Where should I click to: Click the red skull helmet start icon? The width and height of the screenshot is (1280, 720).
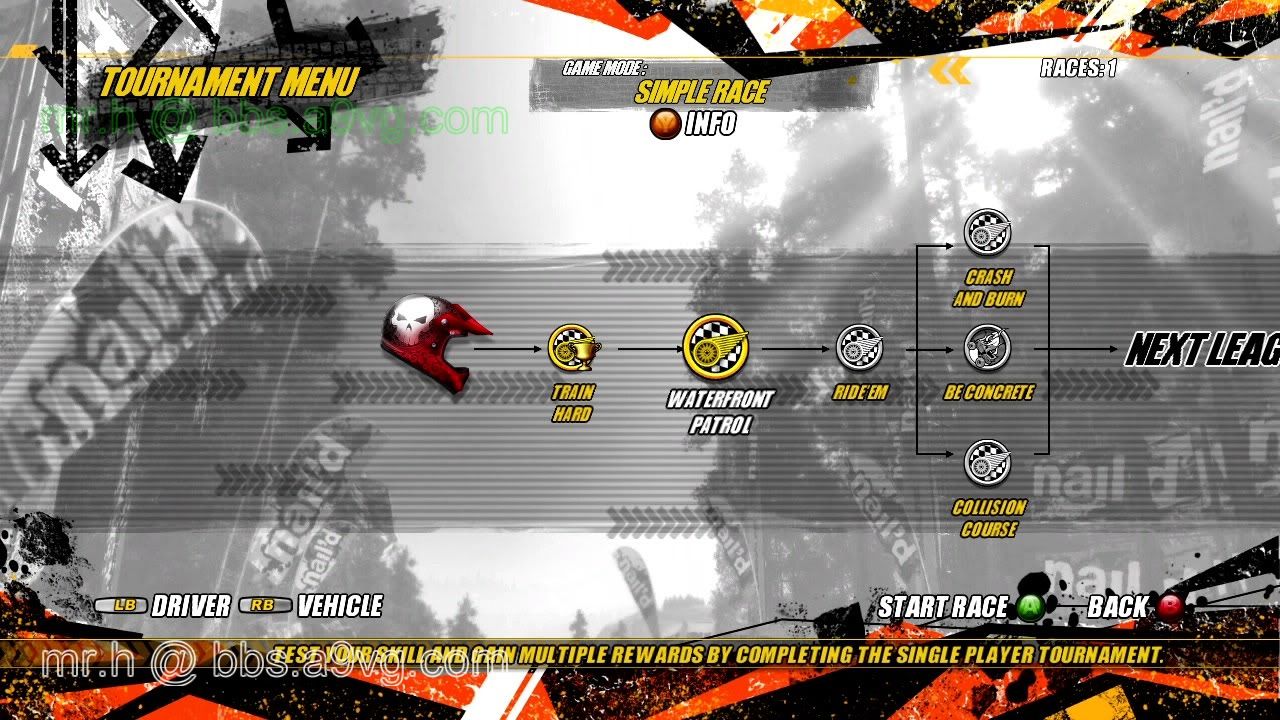(x=433, y=342)
